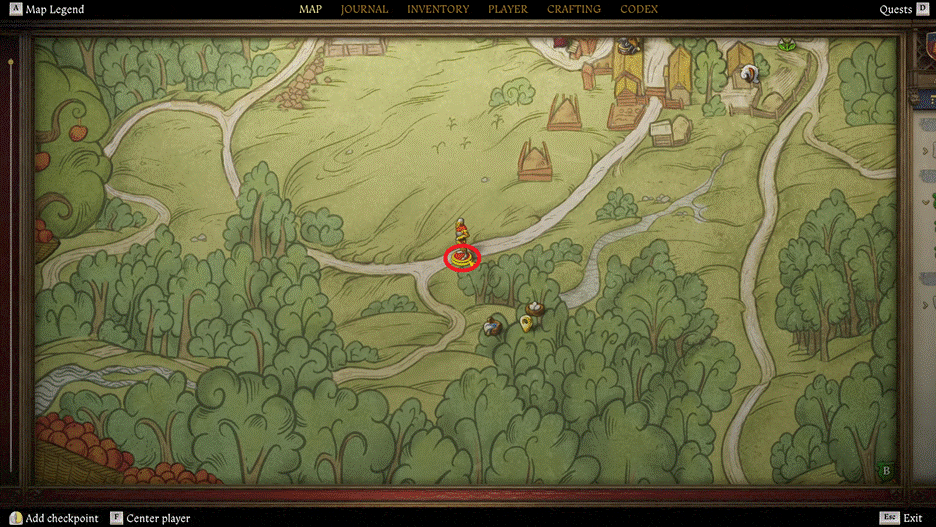Select the bird nest with eggs marker
Viewport: 936px width, 527px height.
click(537, 308)
